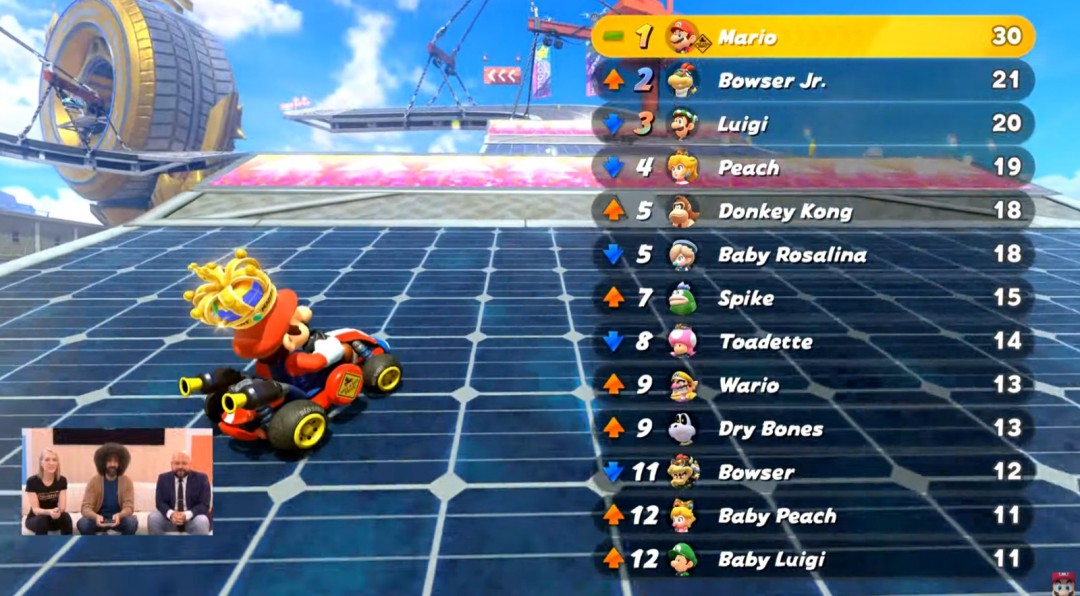The image size is (1080, 596).
Task: Select Mario's first-place standings row
Action: click(x=812, y=37)
